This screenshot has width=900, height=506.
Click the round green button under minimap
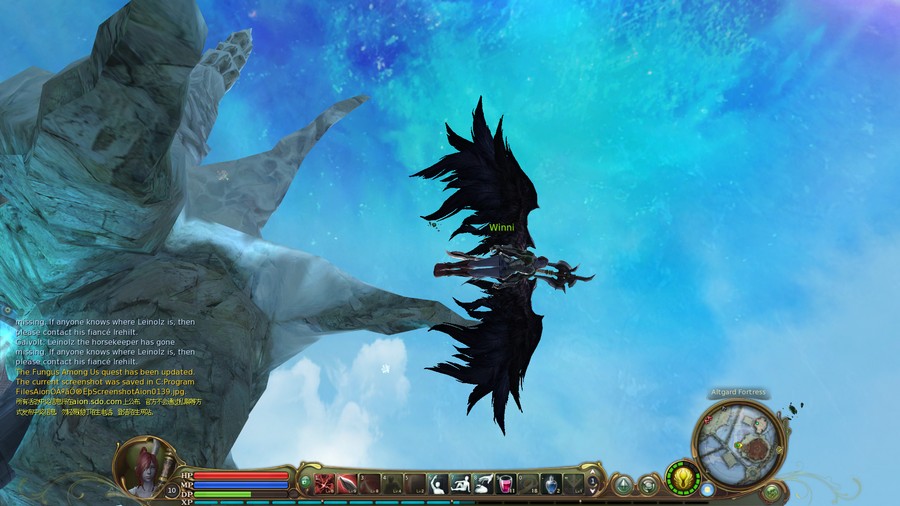[x=771, y=492]
